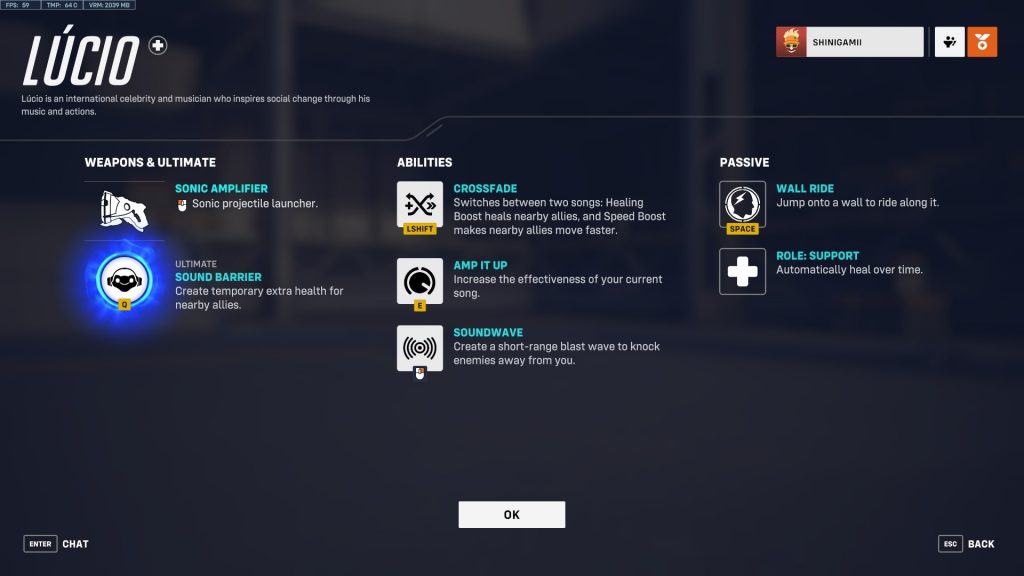Choose the Crossfade ability icon
The image size is (1024, 576).
tap(420, 204)
